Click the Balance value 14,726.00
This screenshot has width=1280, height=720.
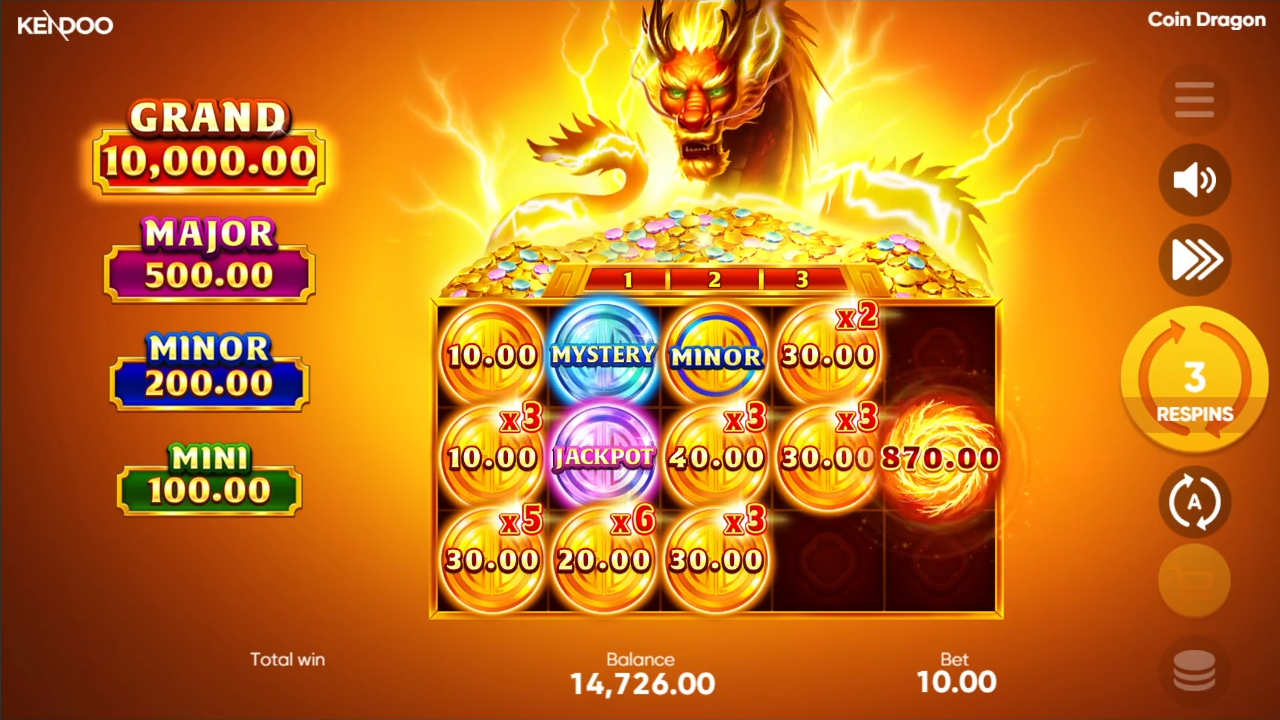coord(640,684)
